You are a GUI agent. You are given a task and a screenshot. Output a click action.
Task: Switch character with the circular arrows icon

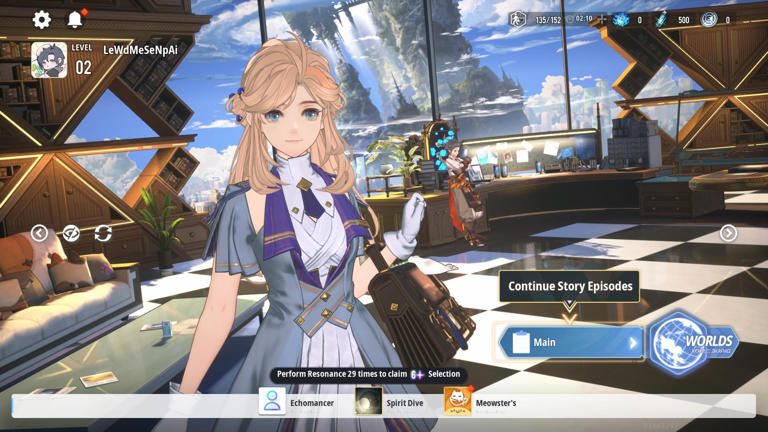pos(103,233)
